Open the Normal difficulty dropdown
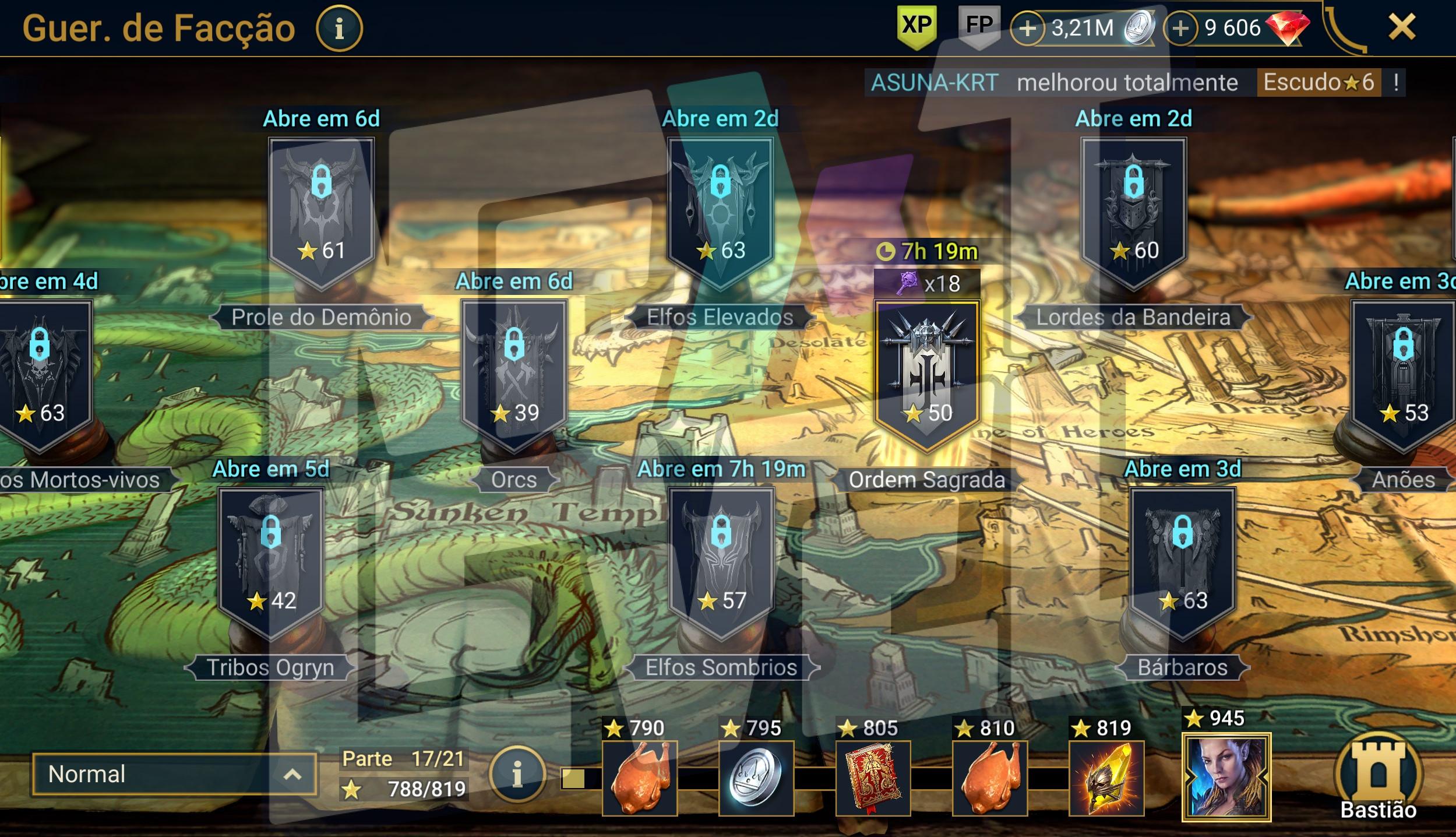This screenshot has width=1456, height=837. (175, 774)
